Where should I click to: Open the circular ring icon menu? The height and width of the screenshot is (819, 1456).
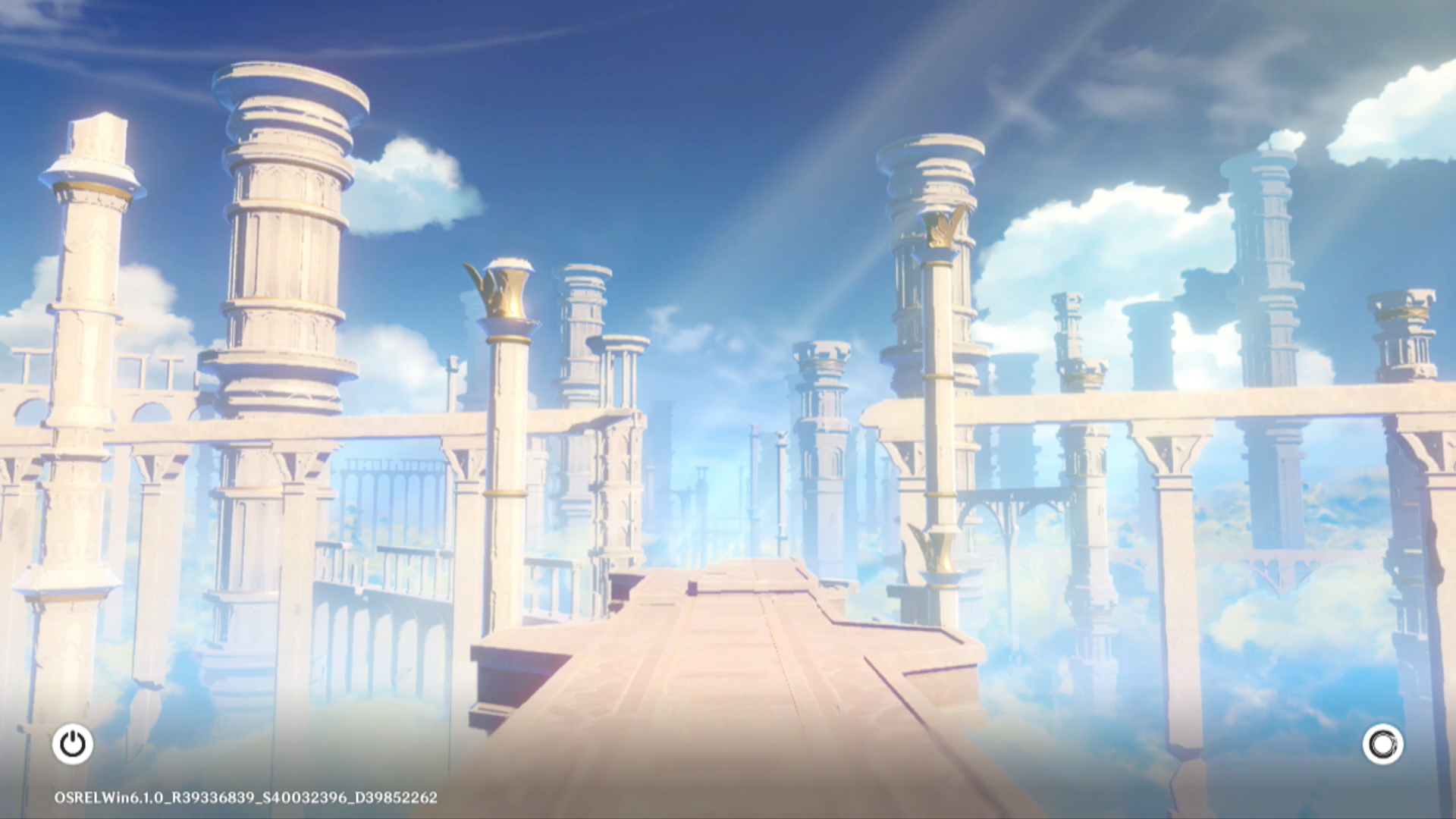[x=1382, y=744]
